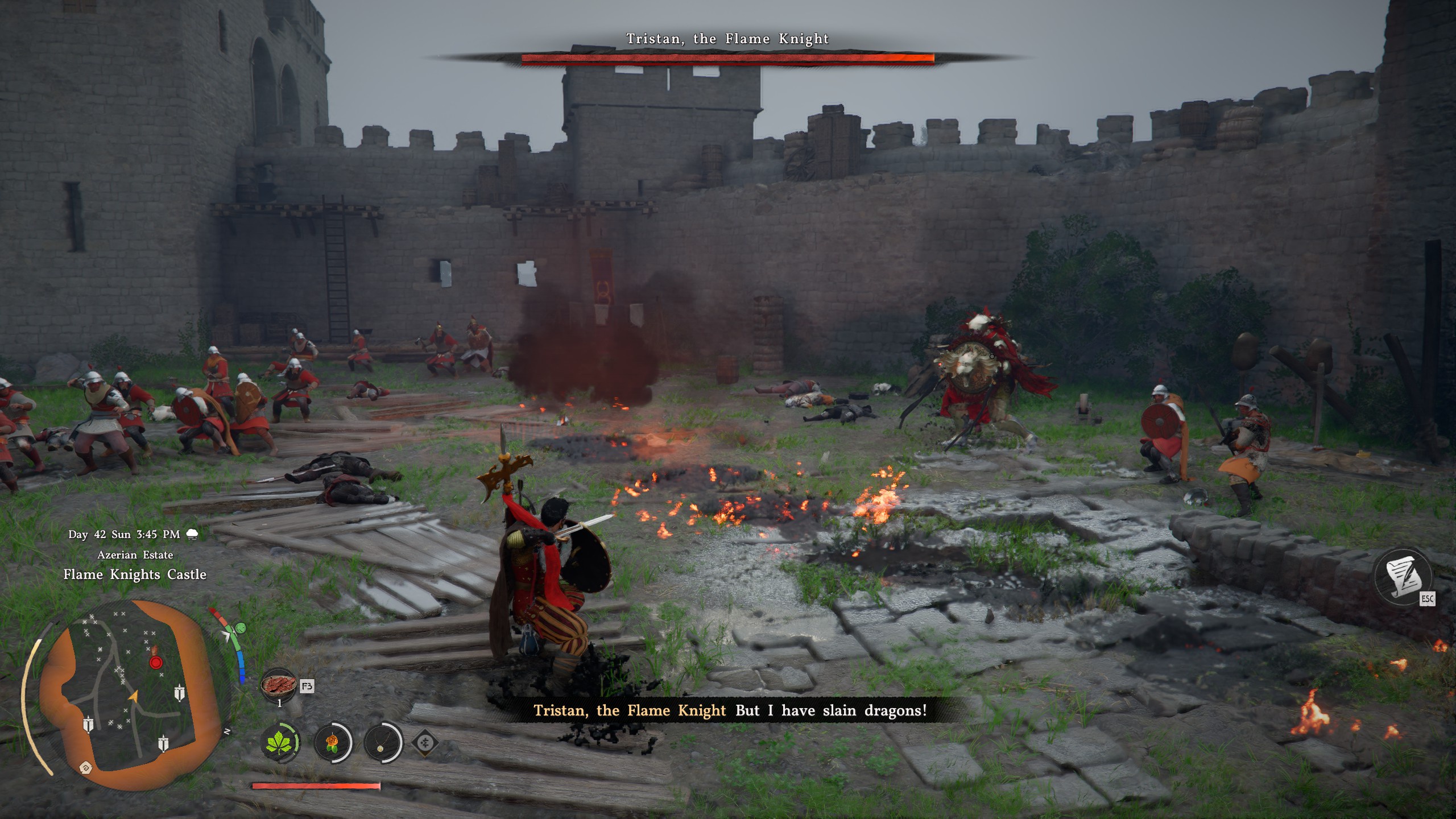
Task: Click the green smiley status icon
Action: click(241, 628)
